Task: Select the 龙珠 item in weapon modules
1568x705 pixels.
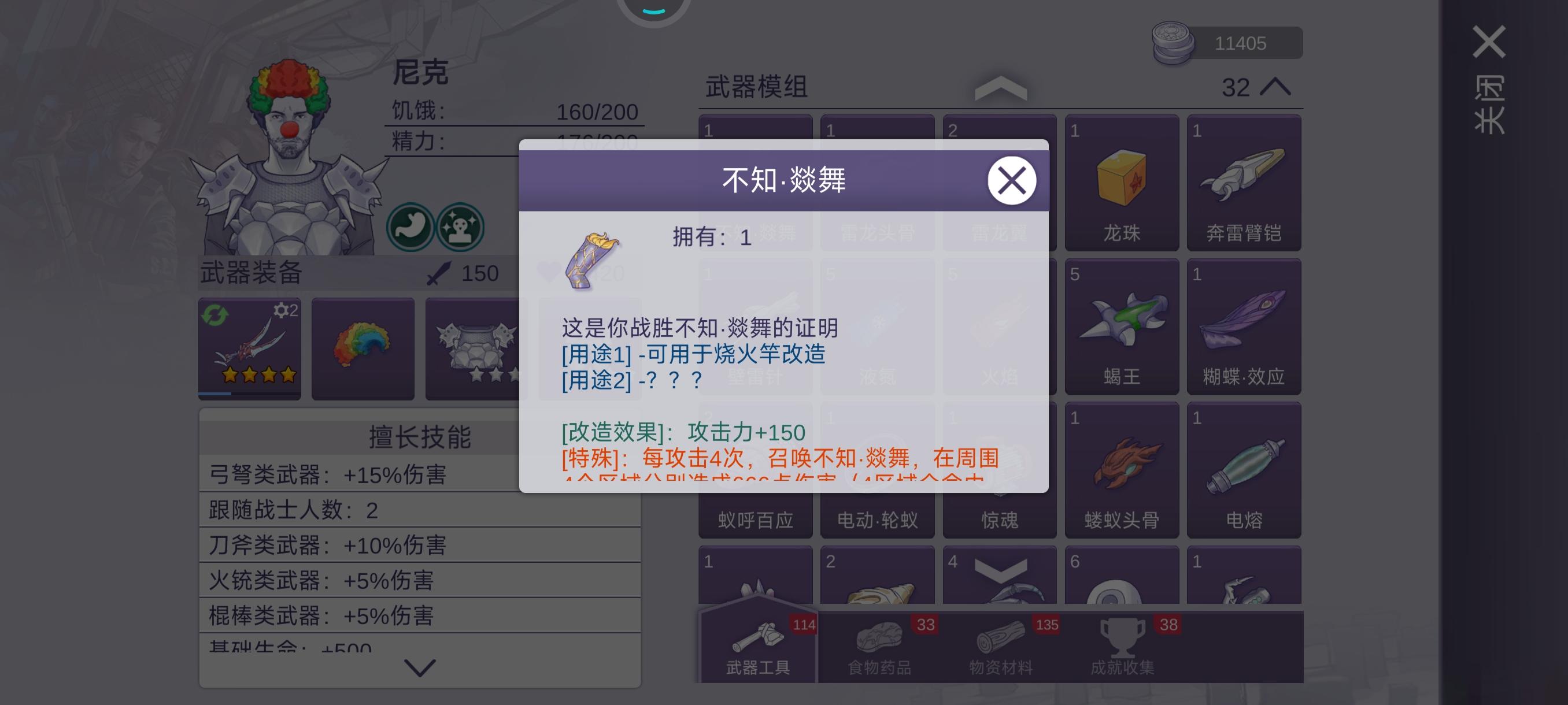Action: click(x=1122, y=183)
